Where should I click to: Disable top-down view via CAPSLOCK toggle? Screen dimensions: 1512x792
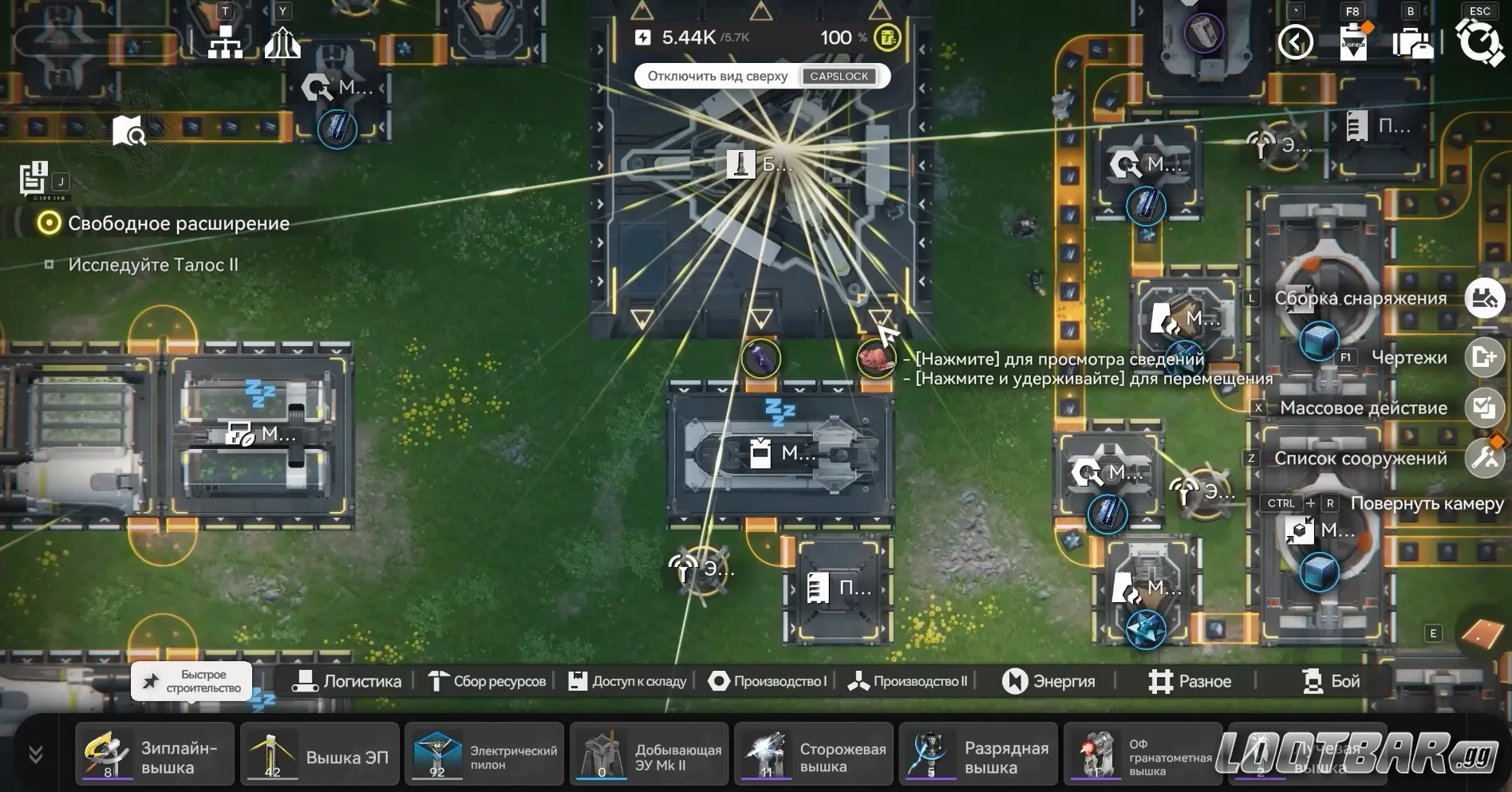click(839, 76)
